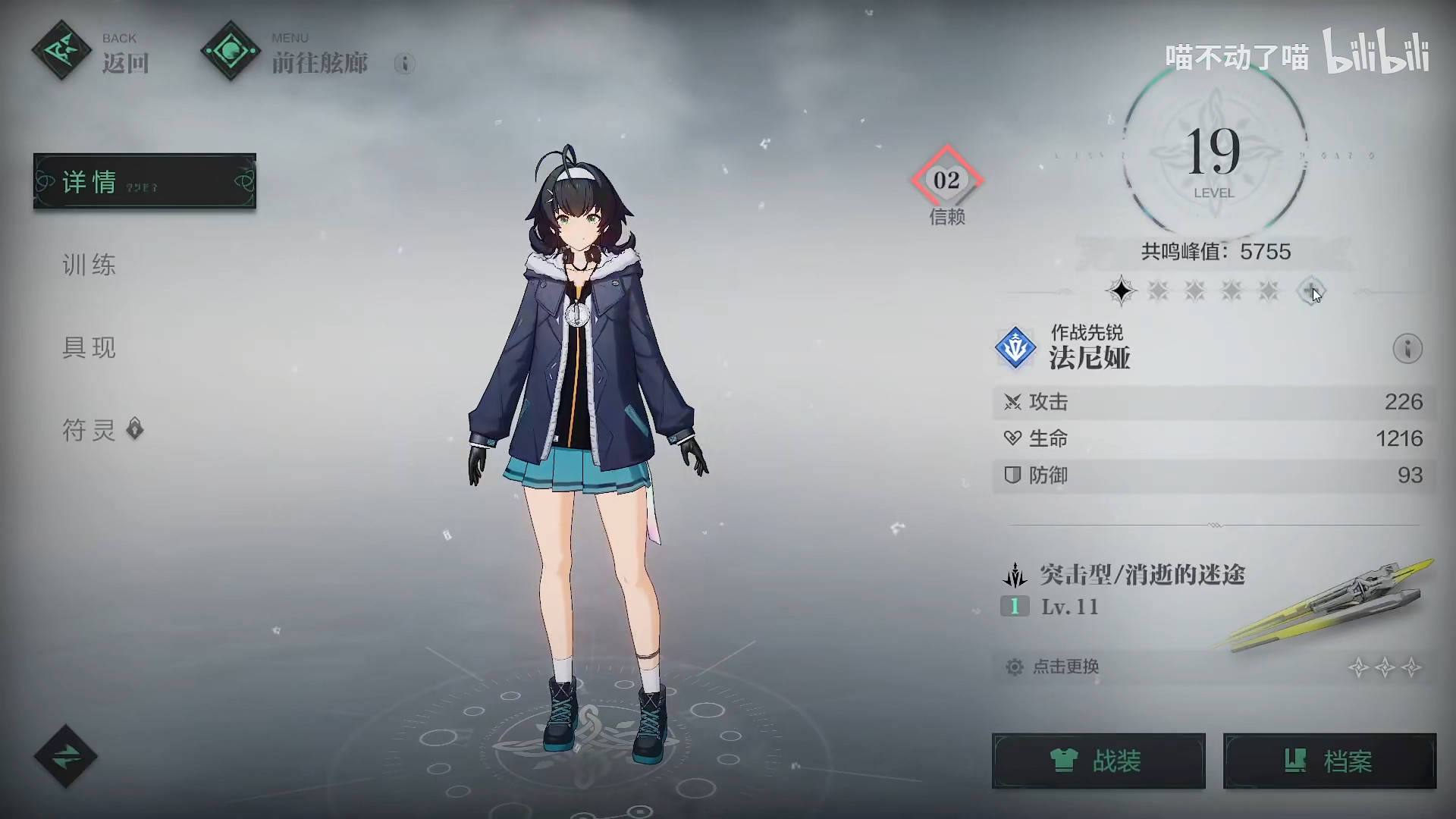Viewport: 1456px width, 819px height.
Task: Open the 具现 tab
Action: coord(89,347)
